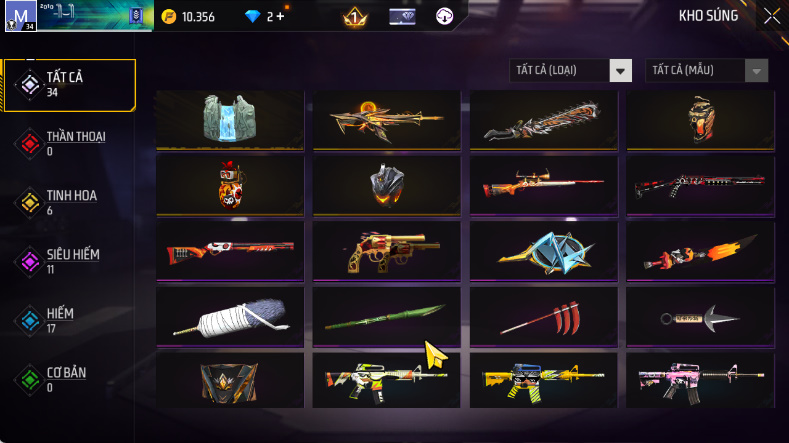The height and width of the screenshot is (443, 789).
Task: Choose the pink assault rifle skin
Action: pyautogui.click(x=700, y=380)
